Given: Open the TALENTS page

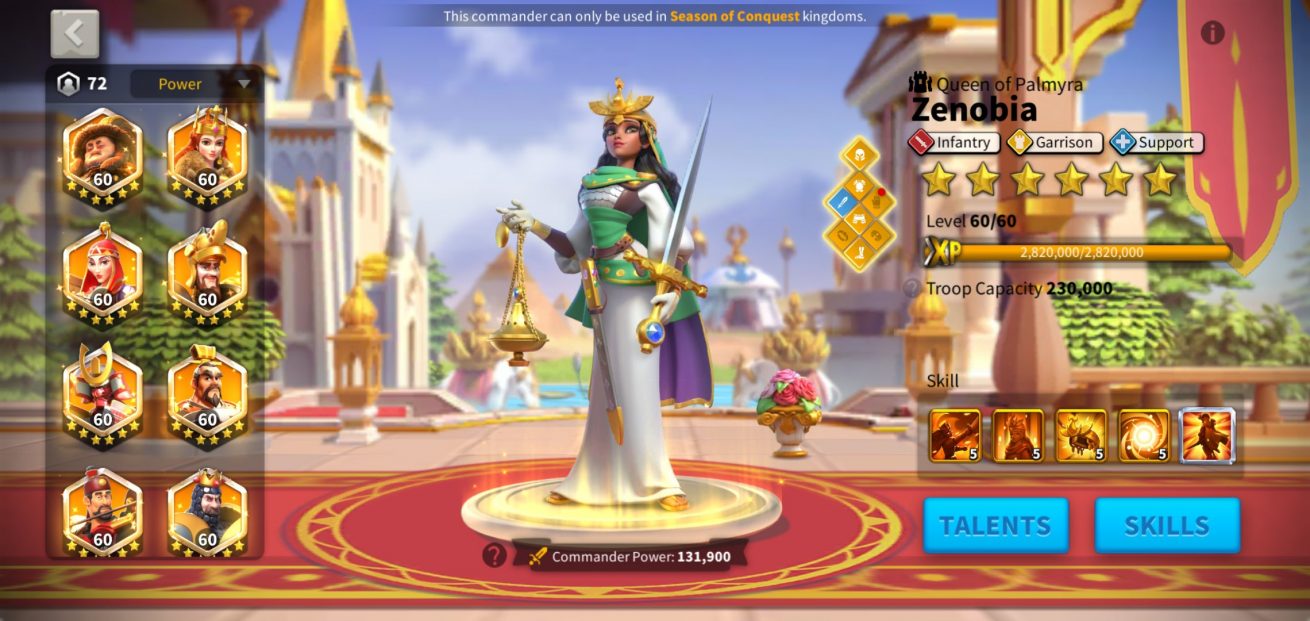Looking at the screenshot, I should point(995,525).
